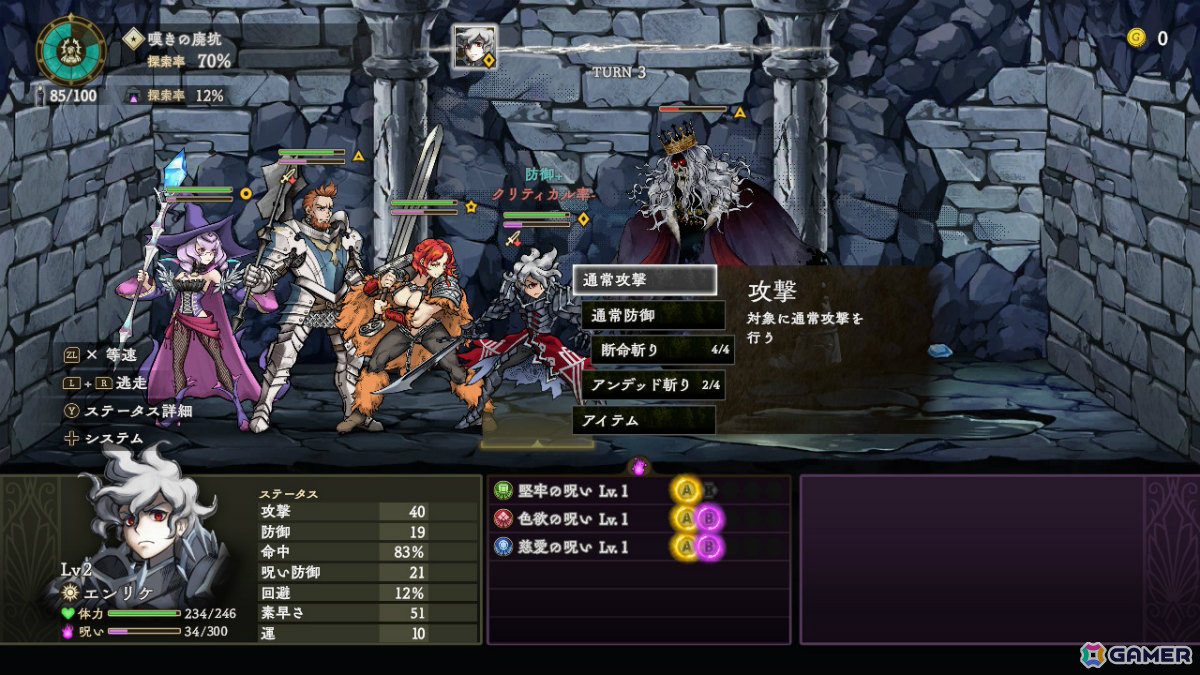Click the gold coin currency icon
Screen dimensions: 1200x675
pyautogui.click(x=1135, y=38)
